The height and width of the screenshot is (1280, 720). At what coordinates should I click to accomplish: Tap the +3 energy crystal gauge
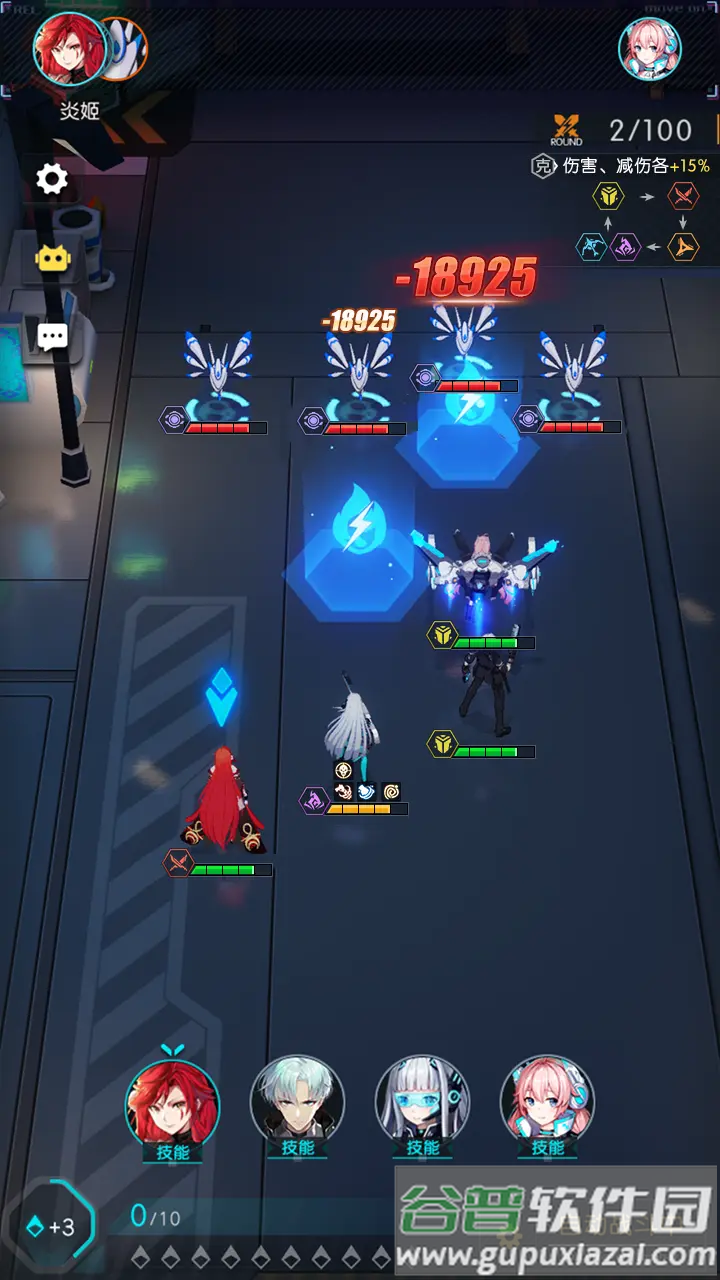click(52, 1226)
